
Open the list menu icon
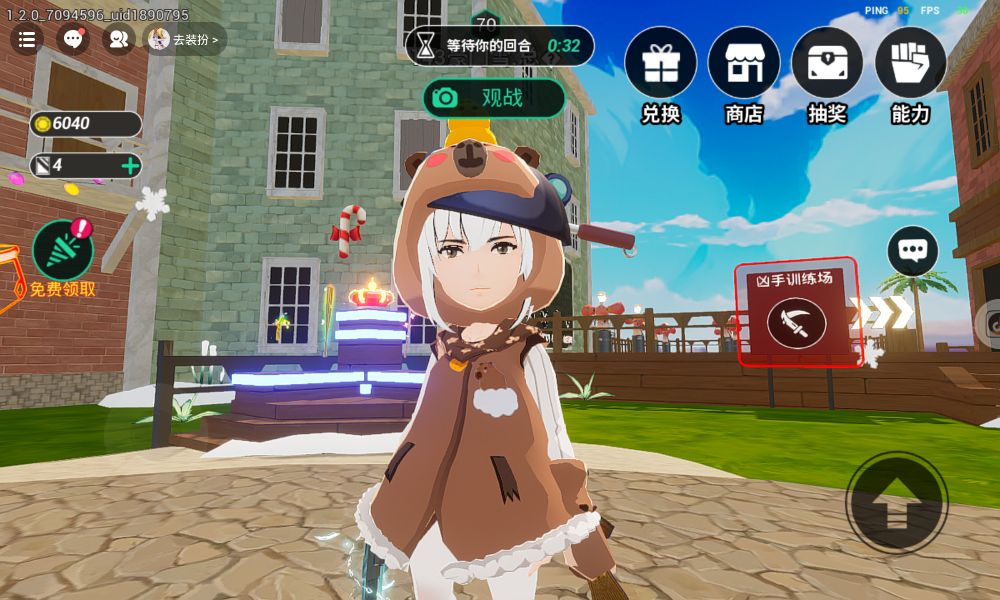(27, 40)
